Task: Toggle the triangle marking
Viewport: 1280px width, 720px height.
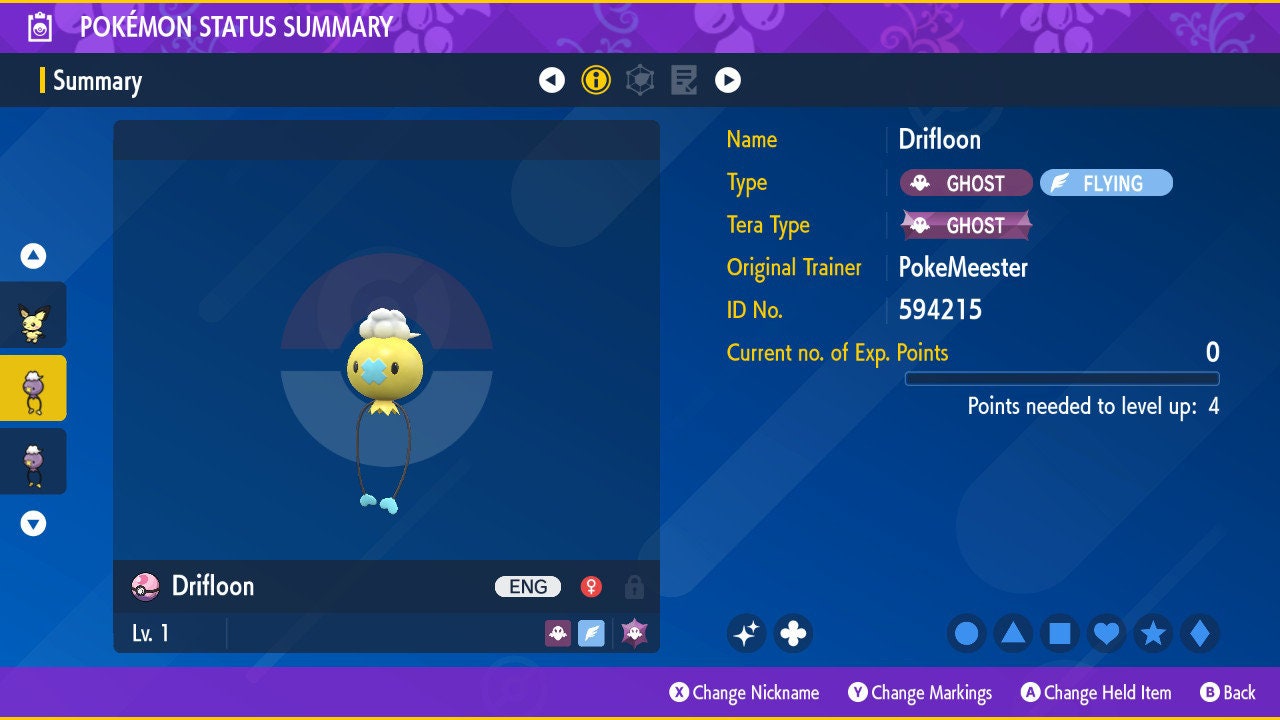Action: point(1013,633)
